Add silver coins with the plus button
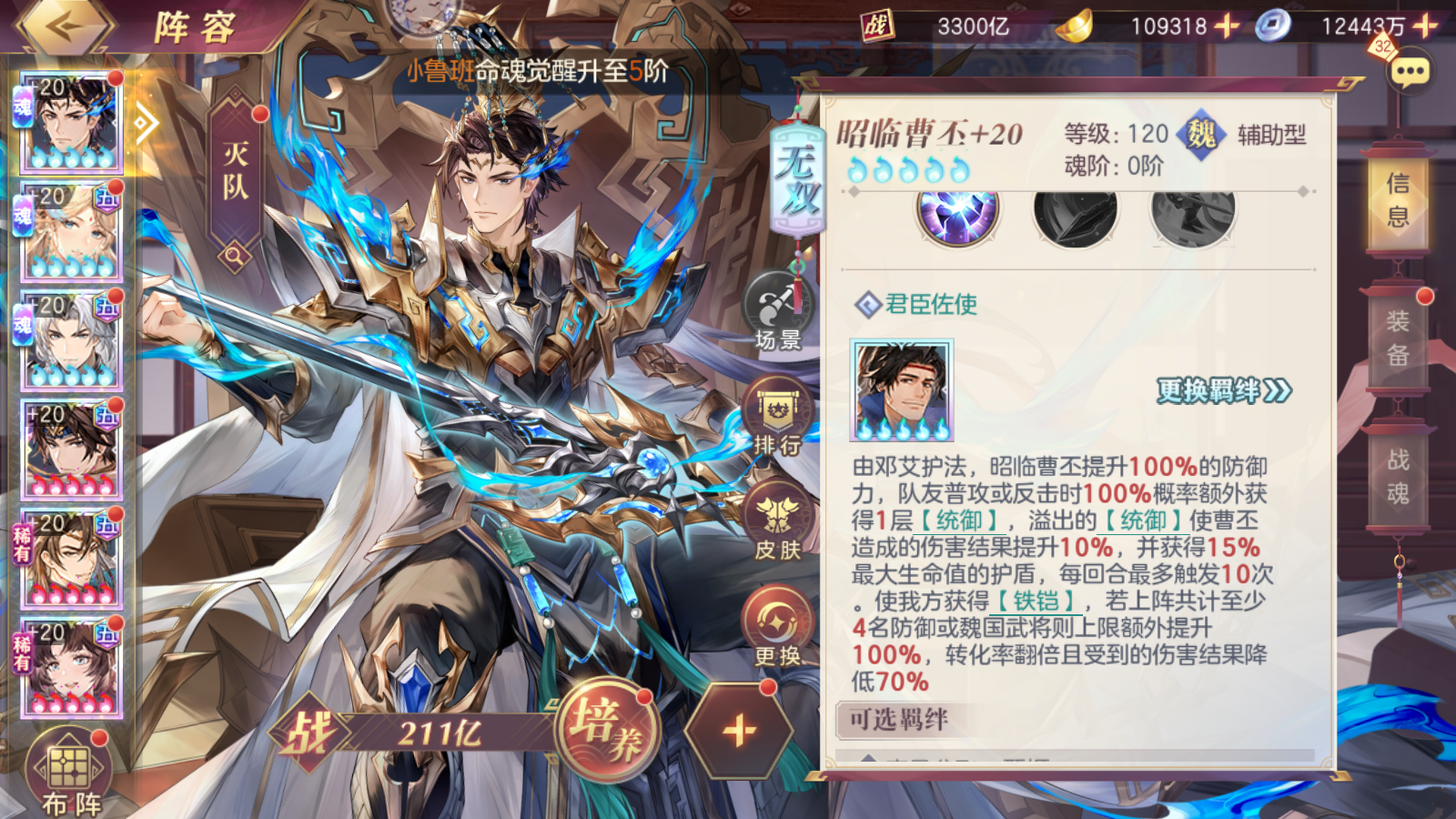Screen dimensions: 1456x819 [1426, 26]
